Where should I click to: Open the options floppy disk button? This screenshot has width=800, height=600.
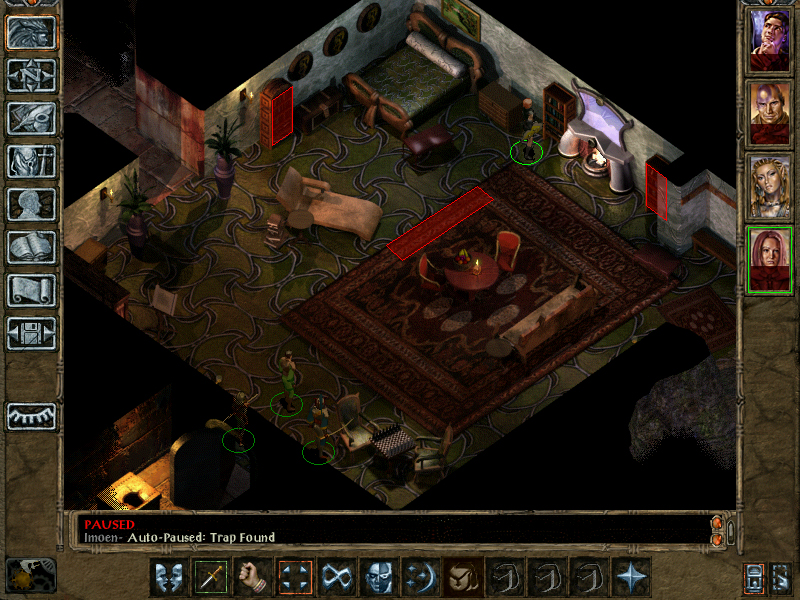tap(31, 333)
